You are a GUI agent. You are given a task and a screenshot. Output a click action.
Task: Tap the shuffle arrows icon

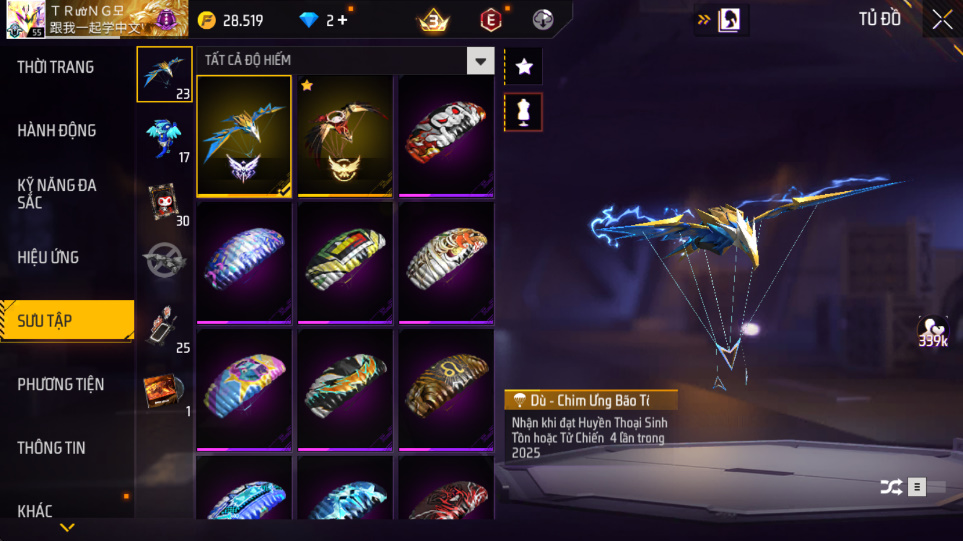tap(890, 487)
